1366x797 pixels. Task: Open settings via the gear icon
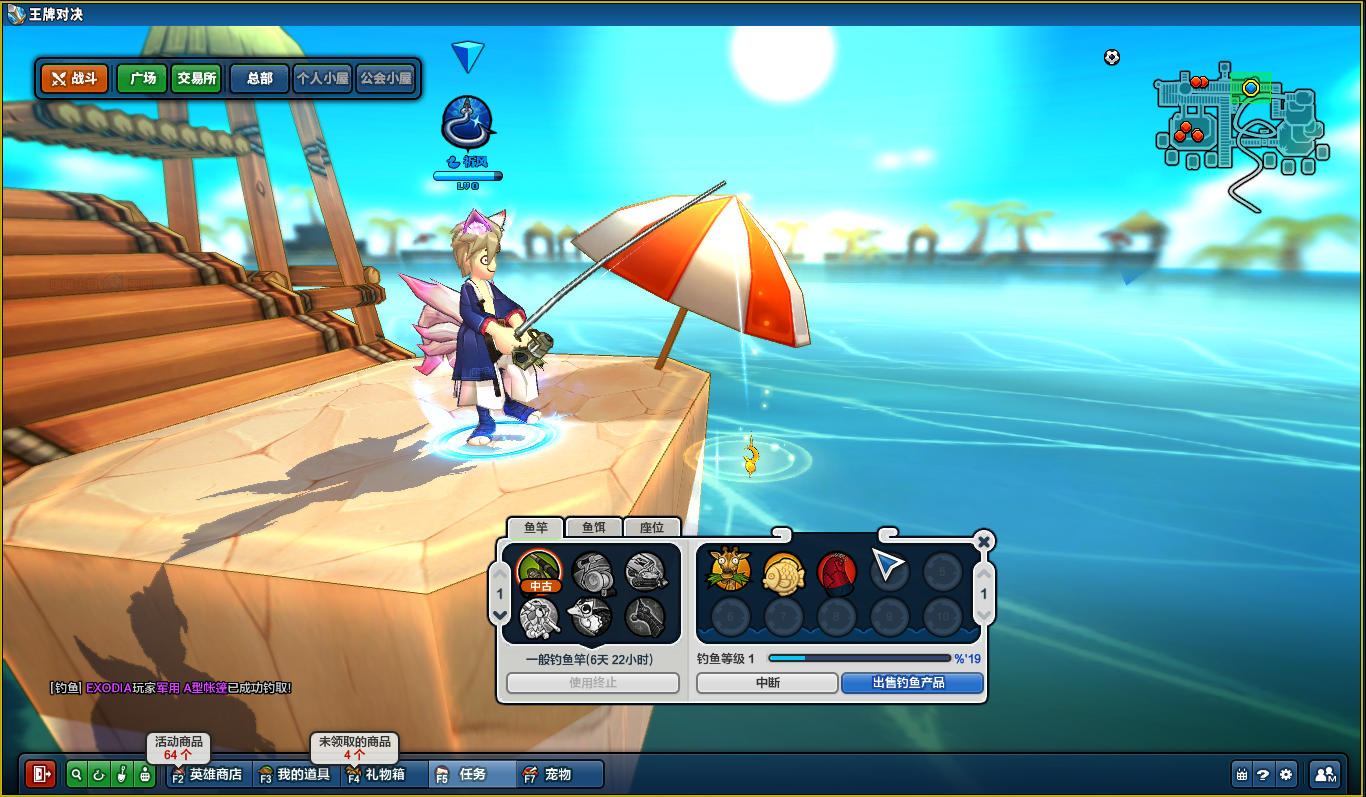coord(1287,774)
